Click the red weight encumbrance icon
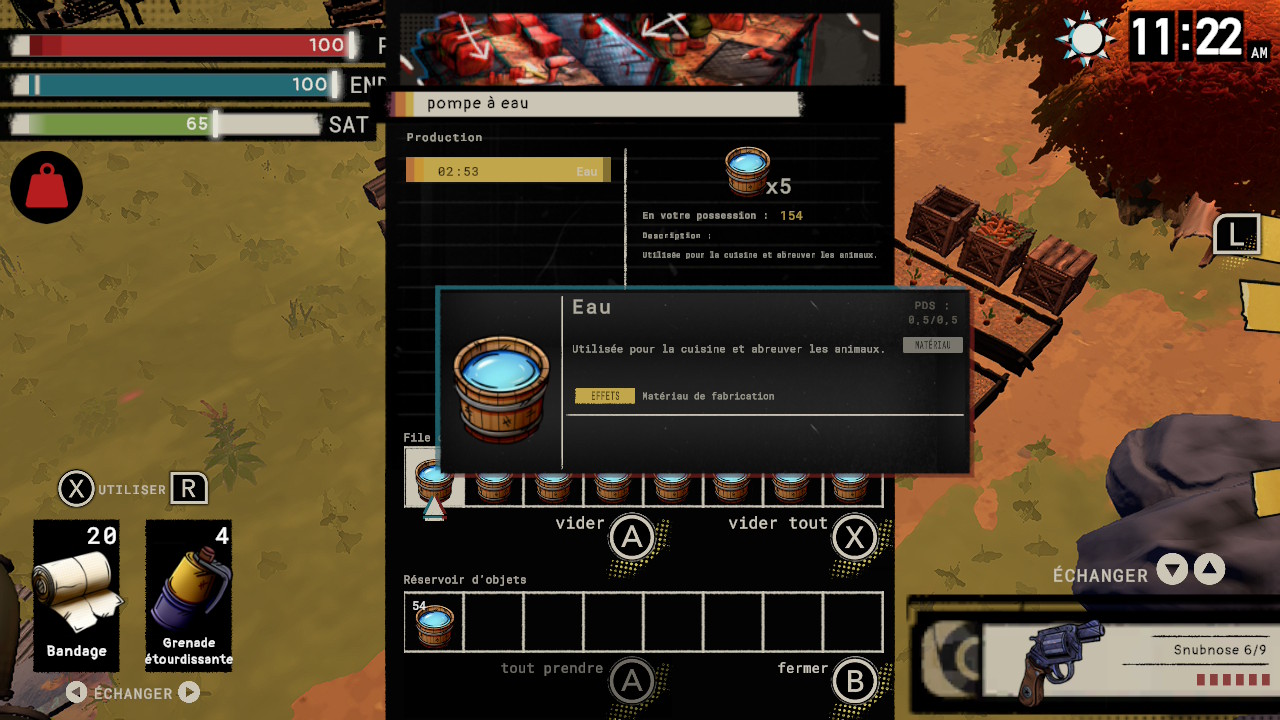This screenshot has height=720, width=1280. click(46, 187)
